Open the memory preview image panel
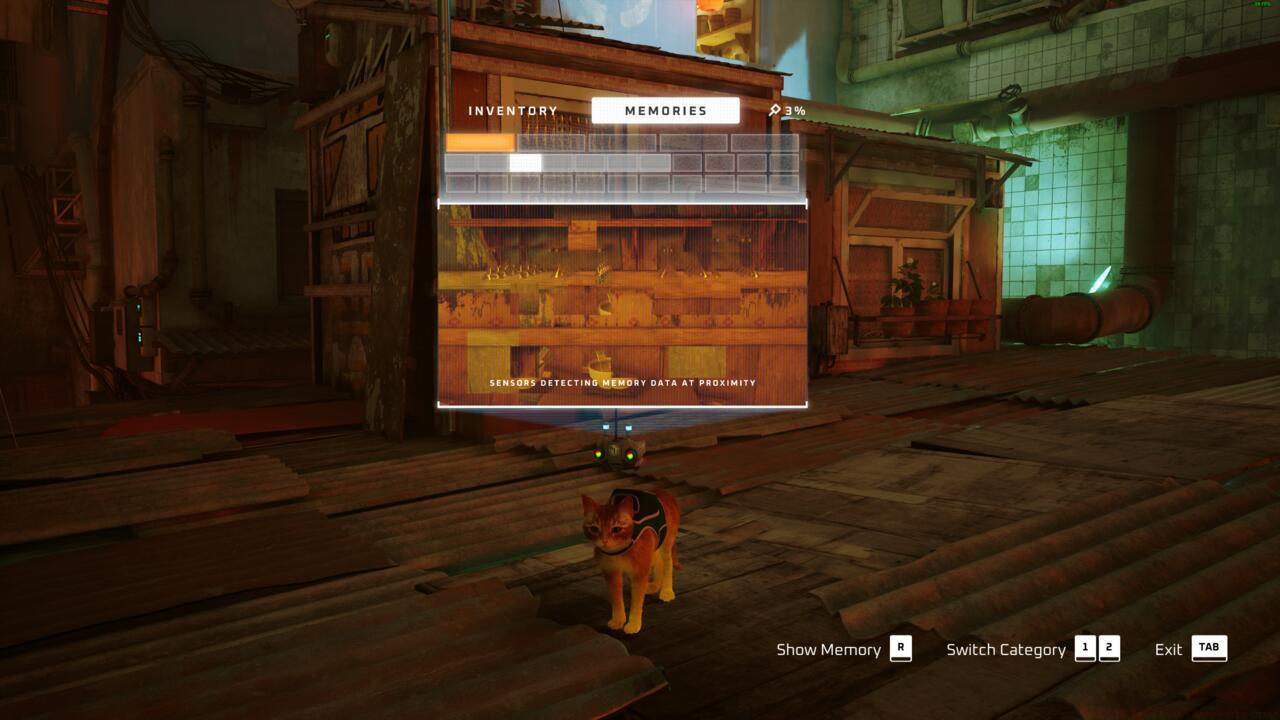 (x=622, y=305)
